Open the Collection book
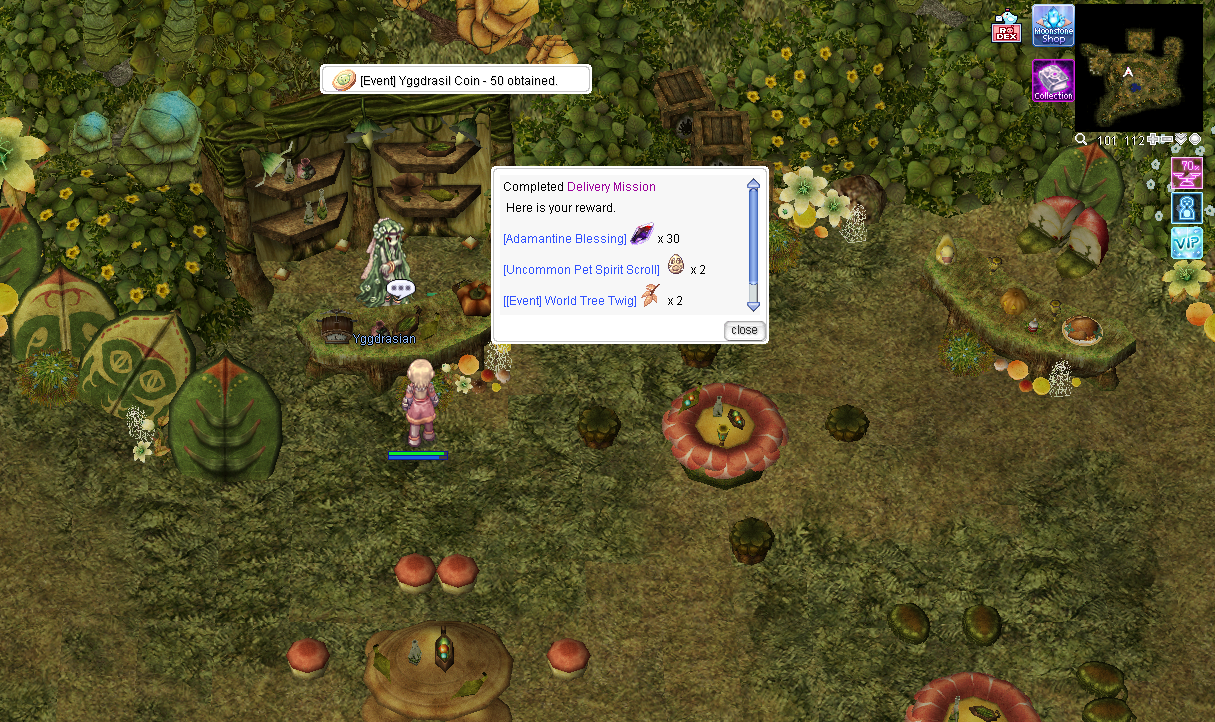1215x722 pixels. (x=1053, y=81)
